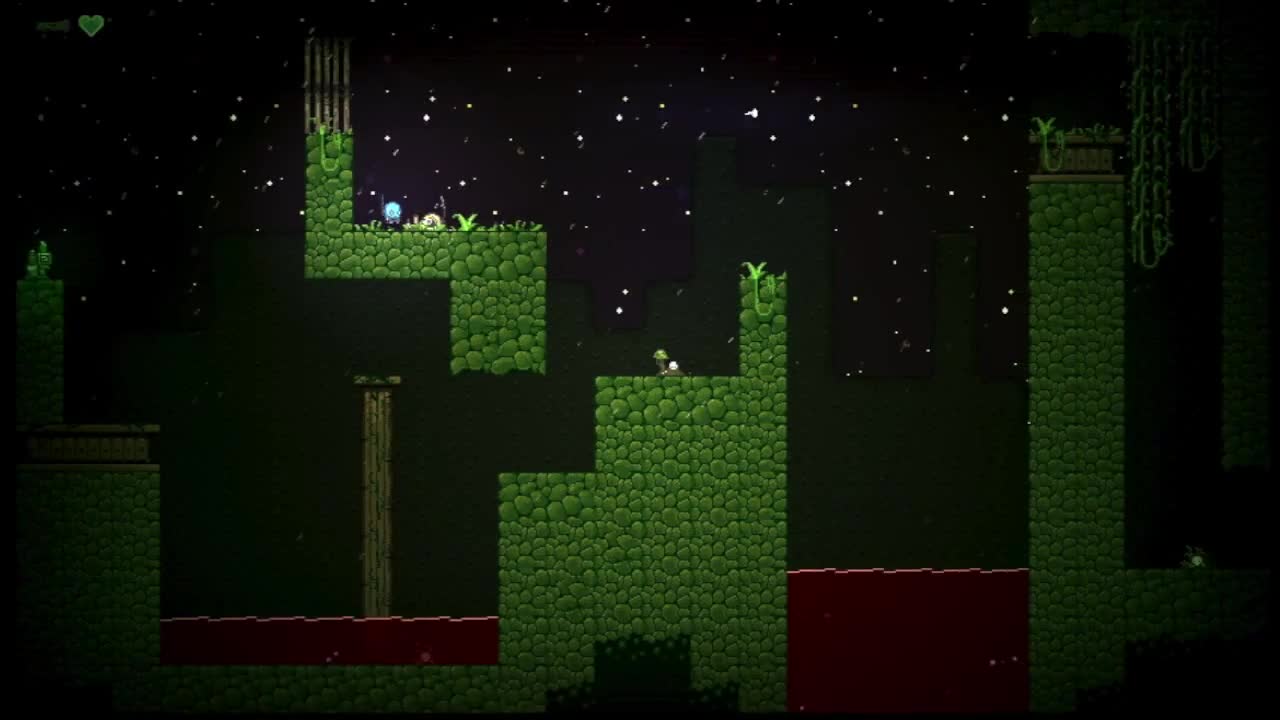Viewport: 1280px width, 720px height.
Task: Select the horn item icon in the HUD
Action: point(50,26)
